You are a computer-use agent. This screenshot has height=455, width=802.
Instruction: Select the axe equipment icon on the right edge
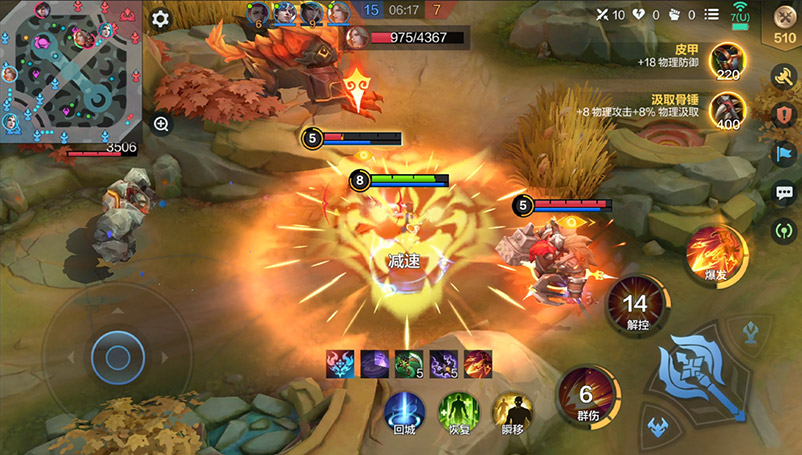(785, 75)
